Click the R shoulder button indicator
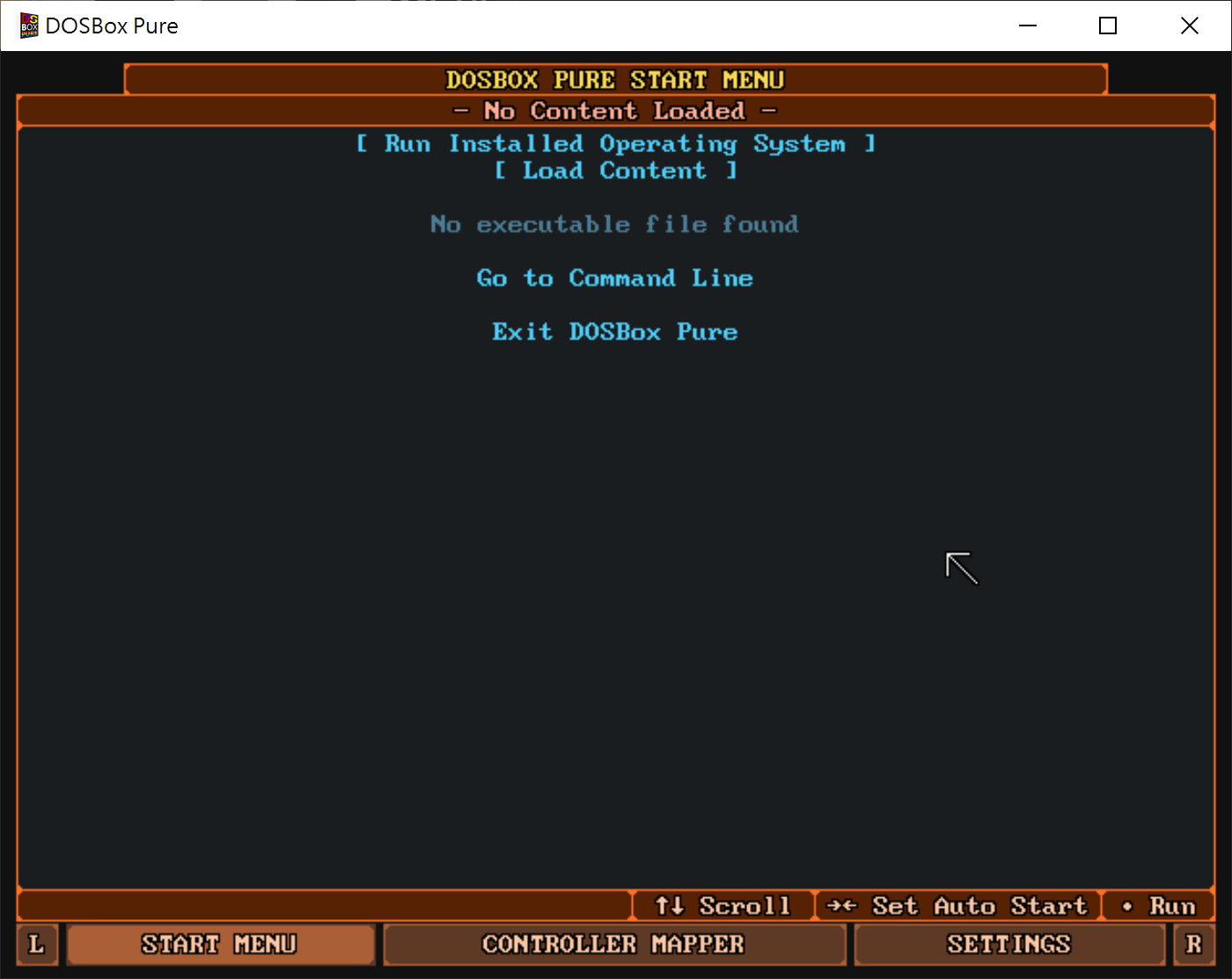This screenshot has height=979, width=1232. [1194, 944]
